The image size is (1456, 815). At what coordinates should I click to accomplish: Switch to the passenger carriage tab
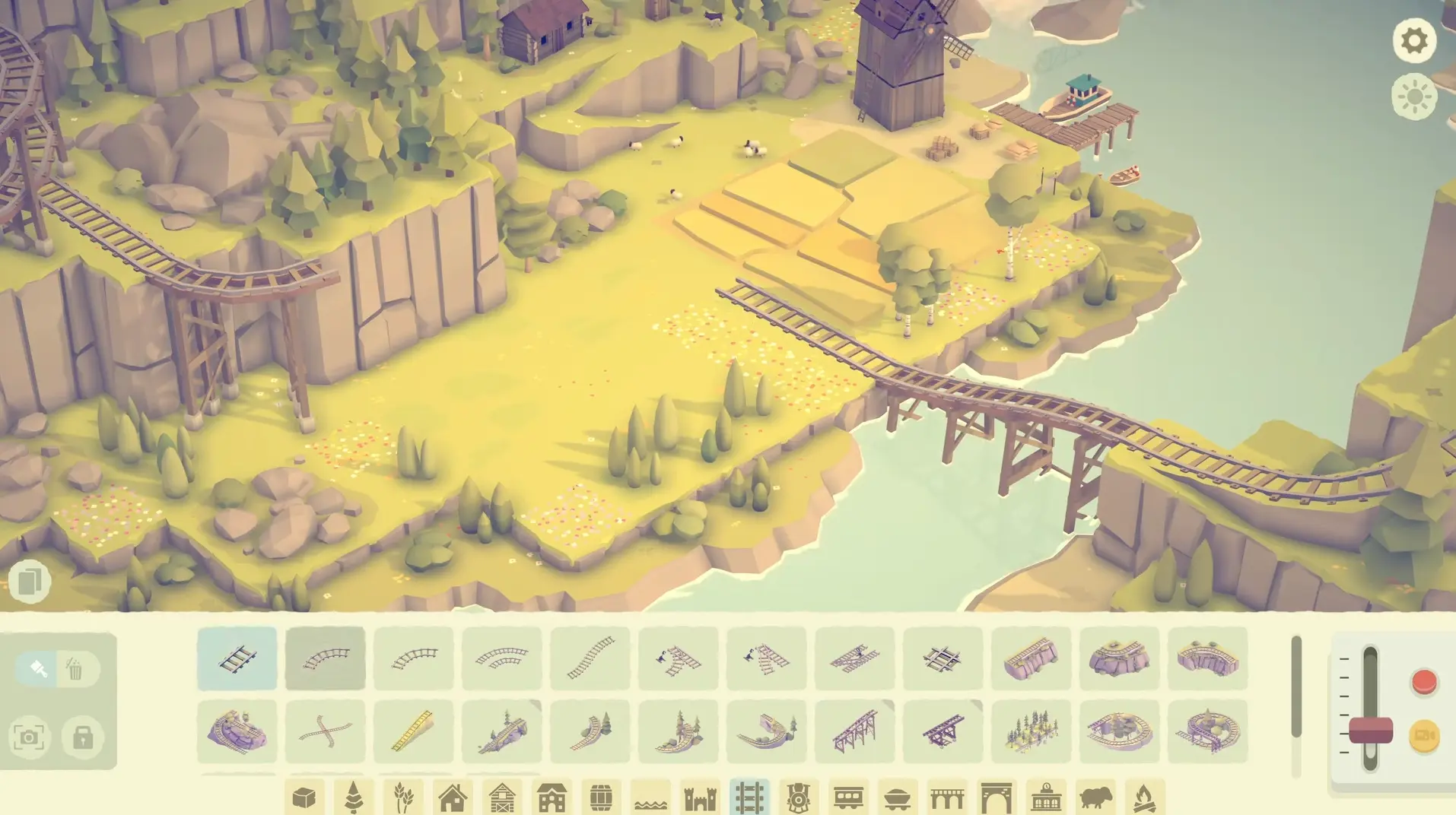(849, 798)
